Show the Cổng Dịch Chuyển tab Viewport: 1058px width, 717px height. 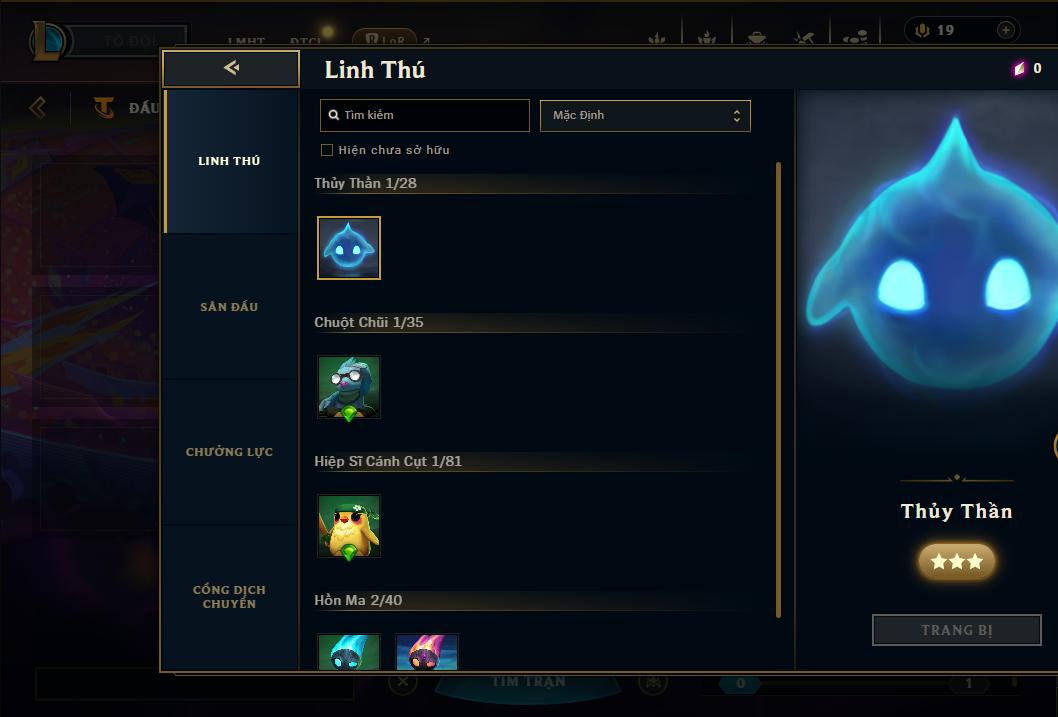(x=229, y=597)
